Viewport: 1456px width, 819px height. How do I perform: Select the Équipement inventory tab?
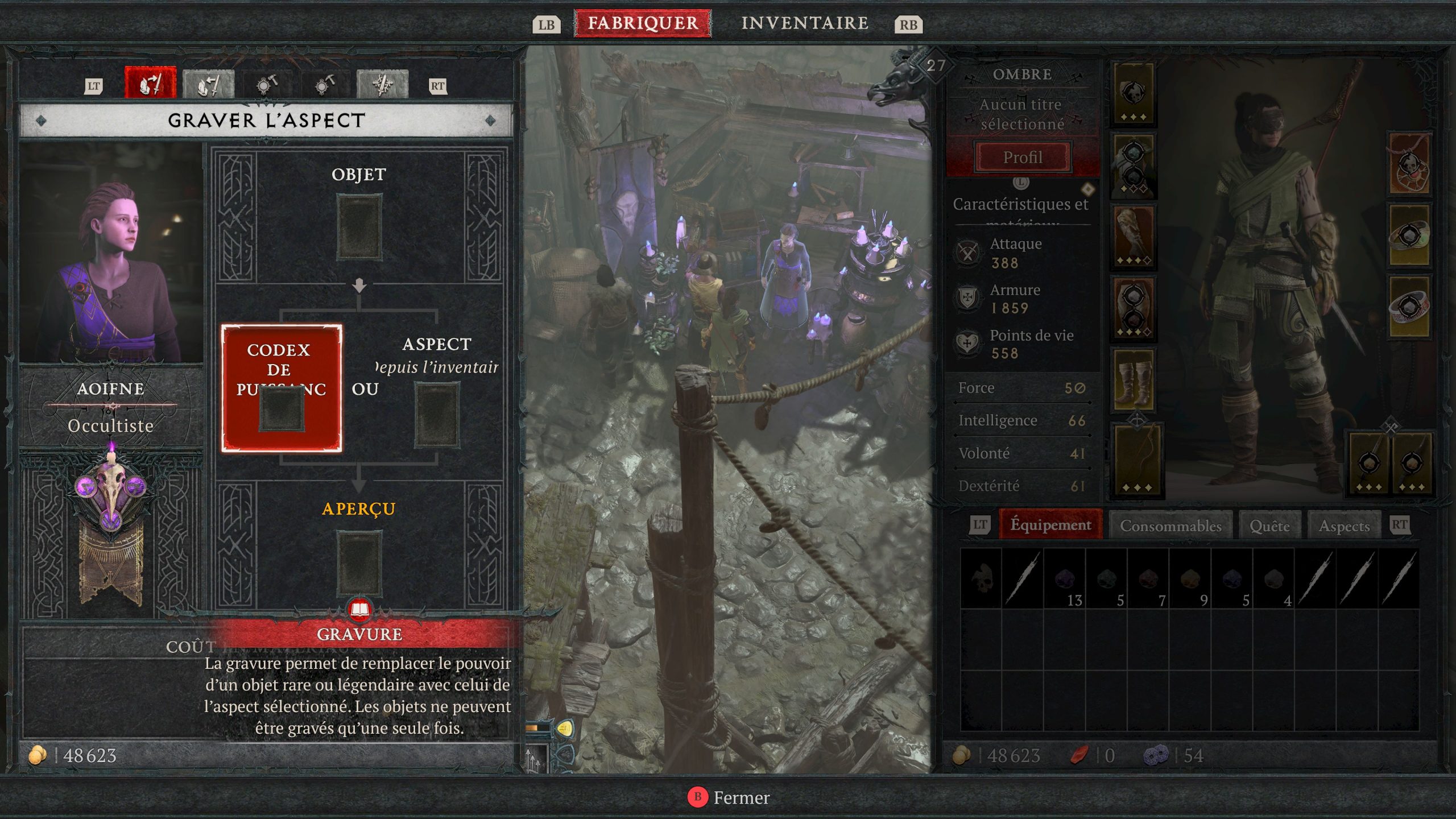(1050, 524)
